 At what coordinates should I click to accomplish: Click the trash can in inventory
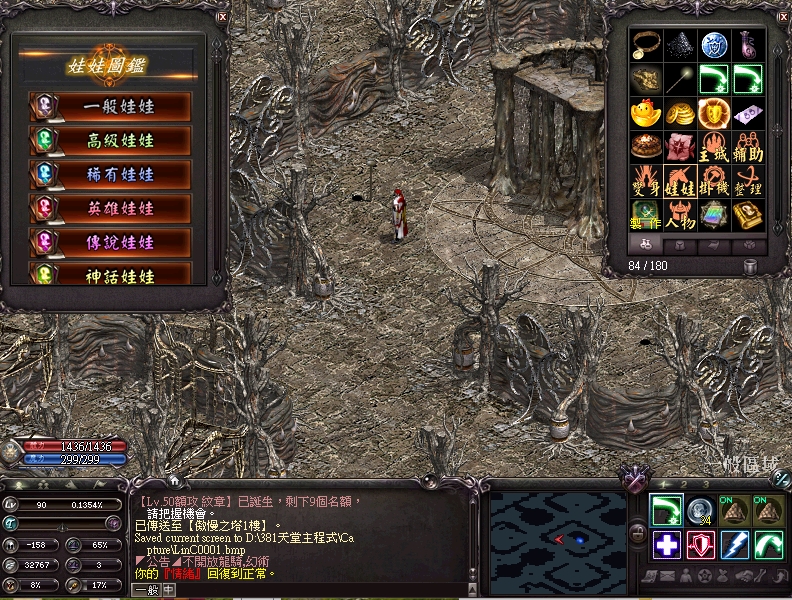coord(750,266)
